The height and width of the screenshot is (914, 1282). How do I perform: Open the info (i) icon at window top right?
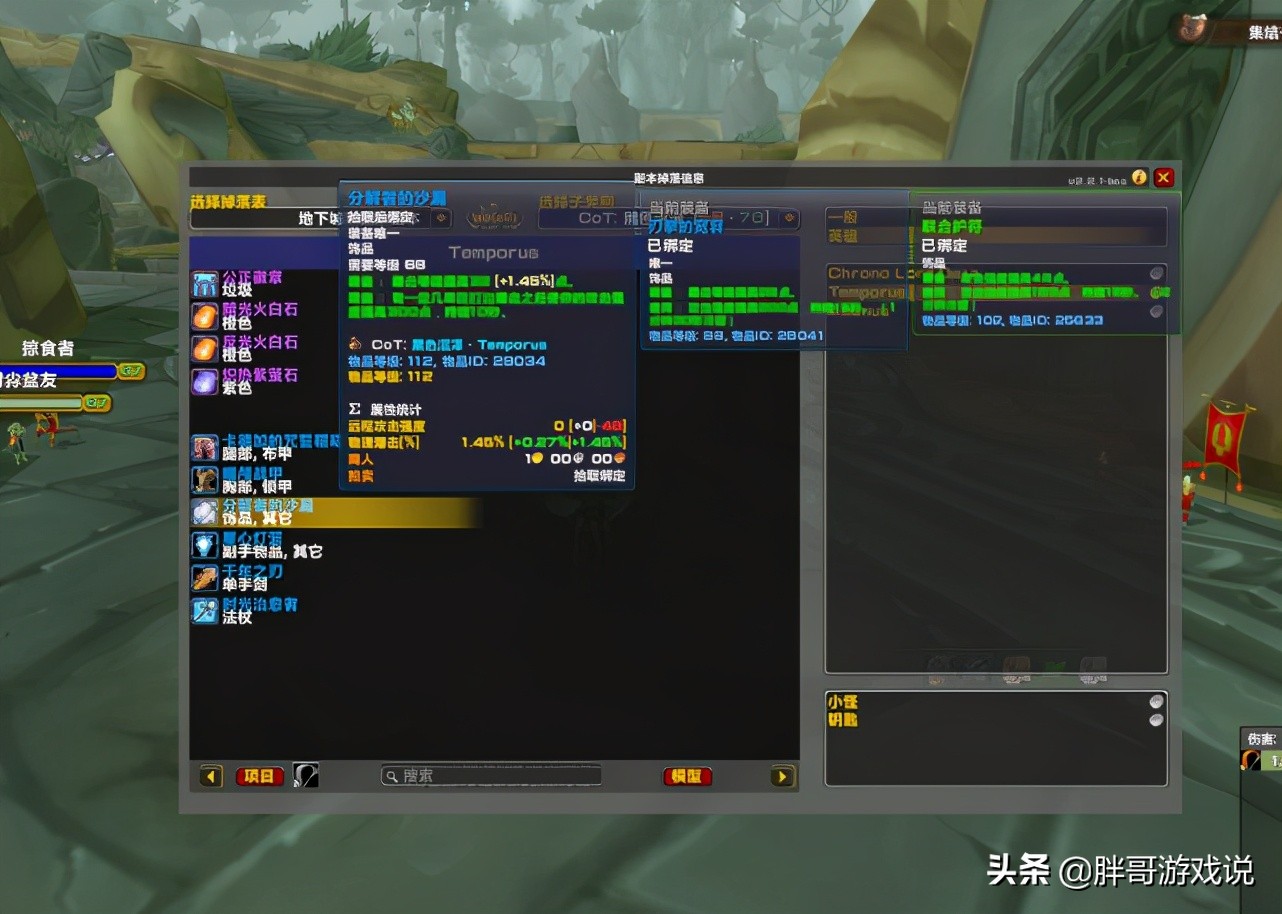point(1139,177)
